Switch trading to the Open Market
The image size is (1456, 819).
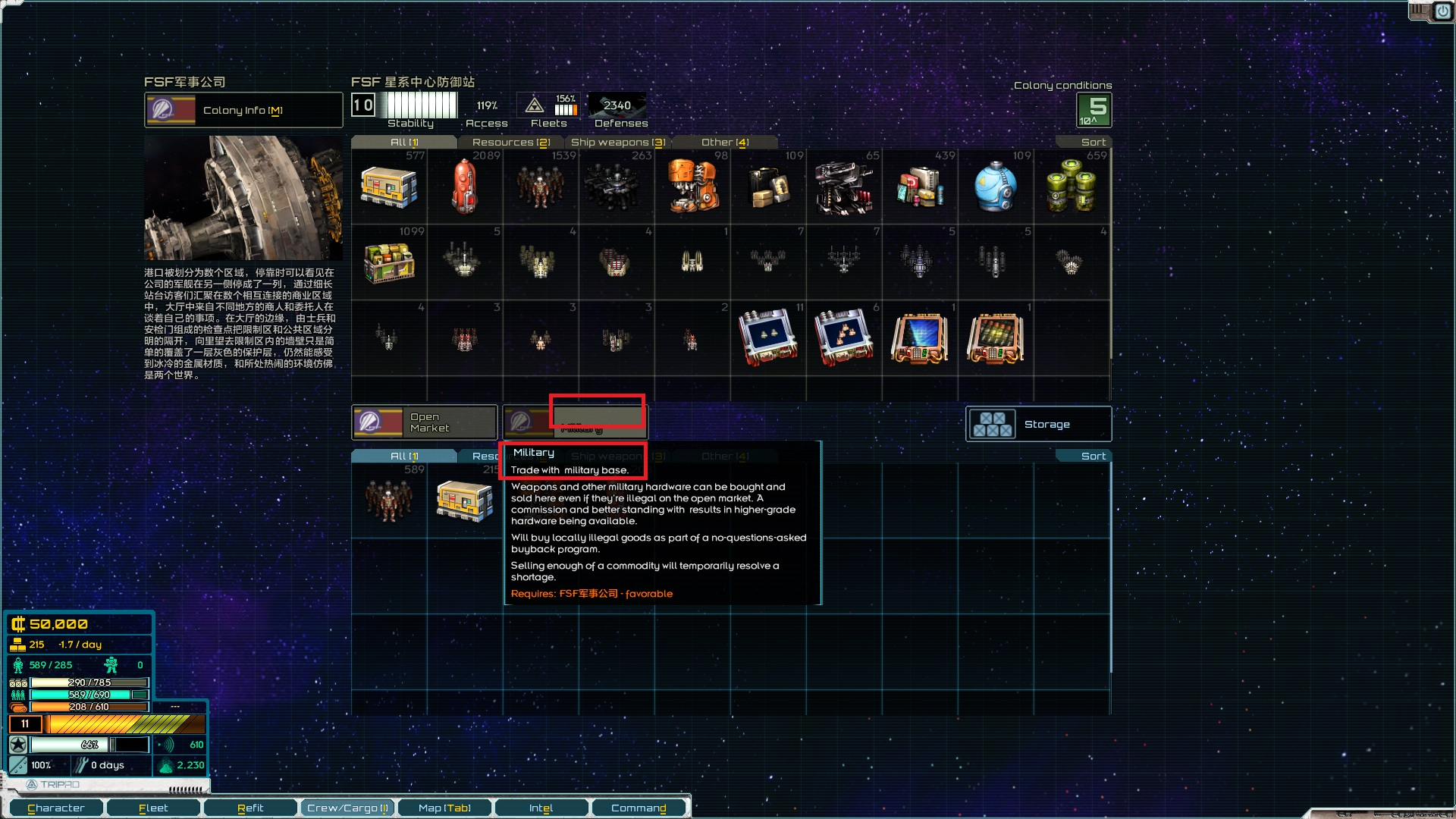pyautogui.click(x=425, y=422)
